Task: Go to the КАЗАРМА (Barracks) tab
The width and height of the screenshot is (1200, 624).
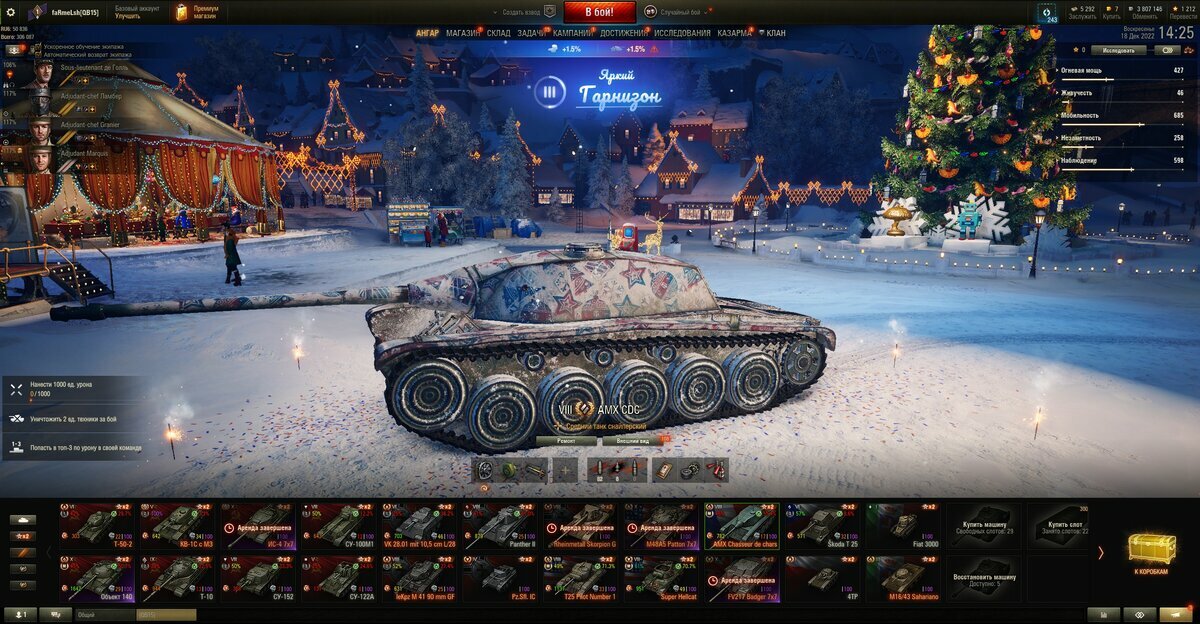Action: point(734,33)
